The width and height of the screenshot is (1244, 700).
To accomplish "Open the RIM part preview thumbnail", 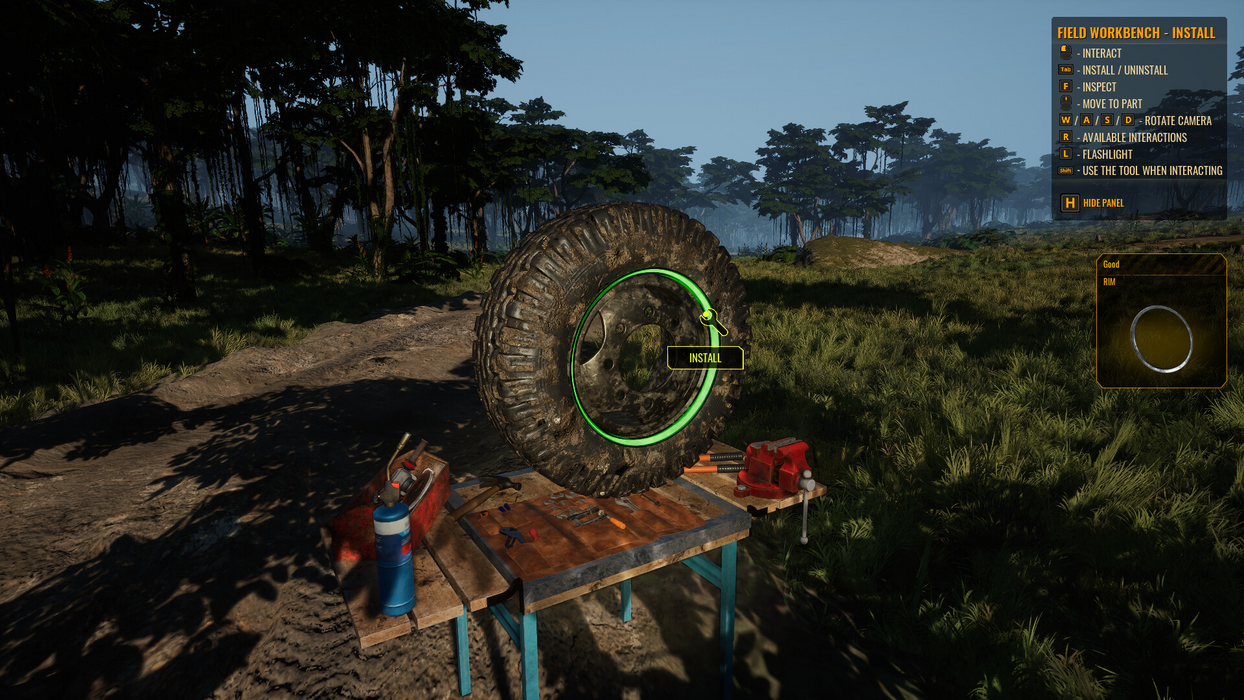I will coord(1161,338).
